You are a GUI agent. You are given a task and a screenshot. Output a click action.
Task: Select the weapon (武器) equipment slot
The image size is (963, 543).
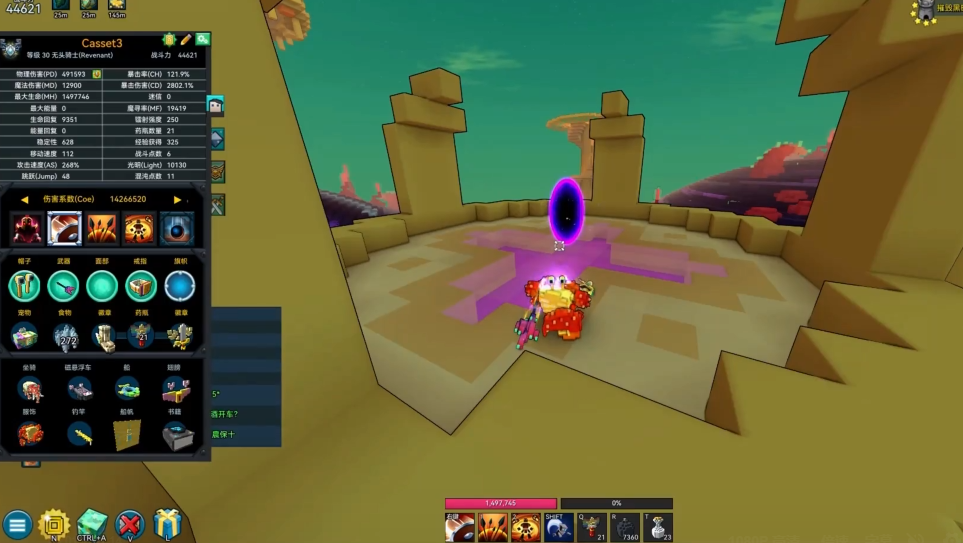pos(63,286)
